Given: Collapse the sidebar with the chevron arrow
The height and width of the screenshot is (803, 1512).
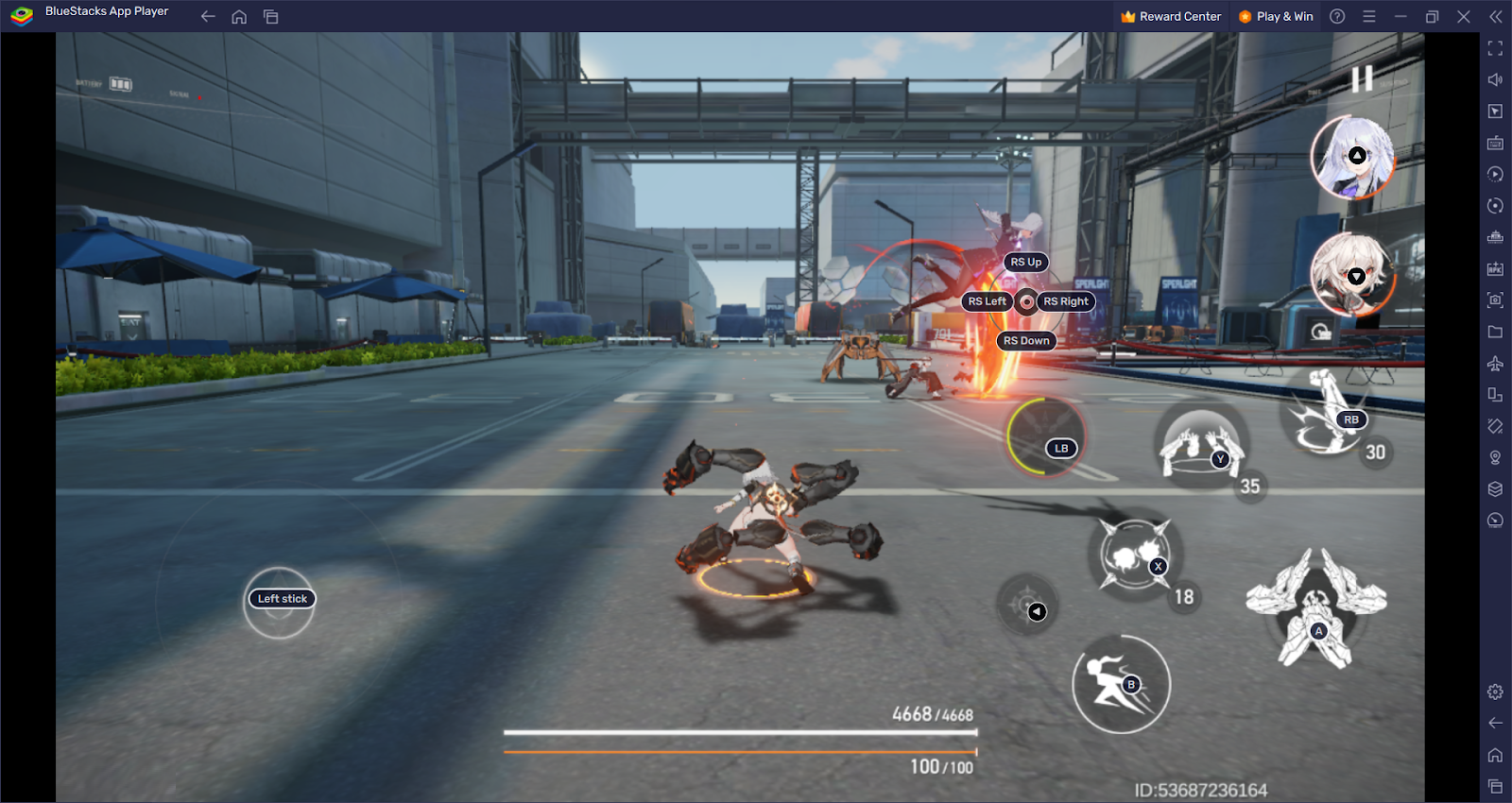Looking at the screenshot, I should (1496, 16).
